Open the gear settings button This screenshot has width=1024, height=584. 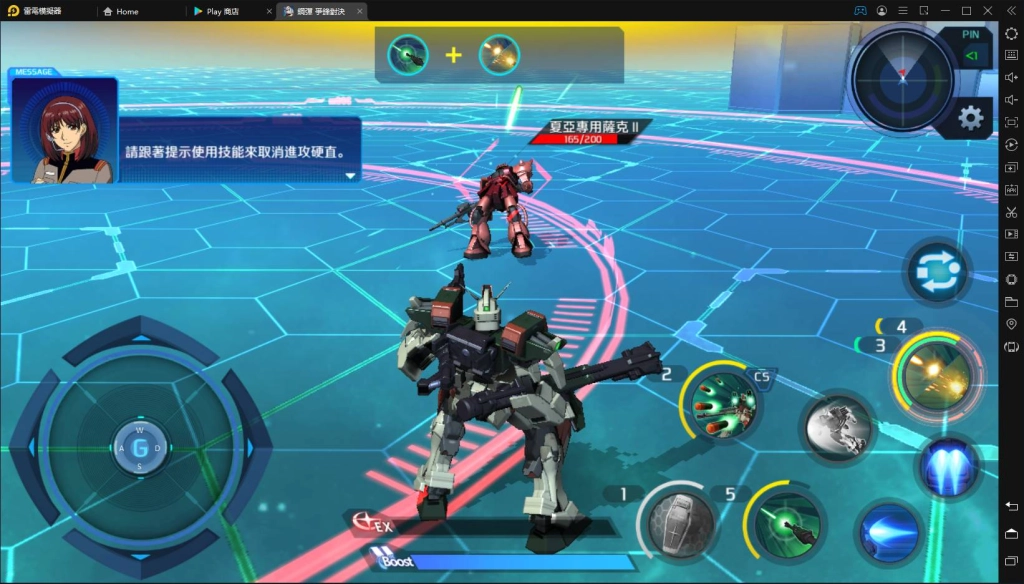click(969, 118)
